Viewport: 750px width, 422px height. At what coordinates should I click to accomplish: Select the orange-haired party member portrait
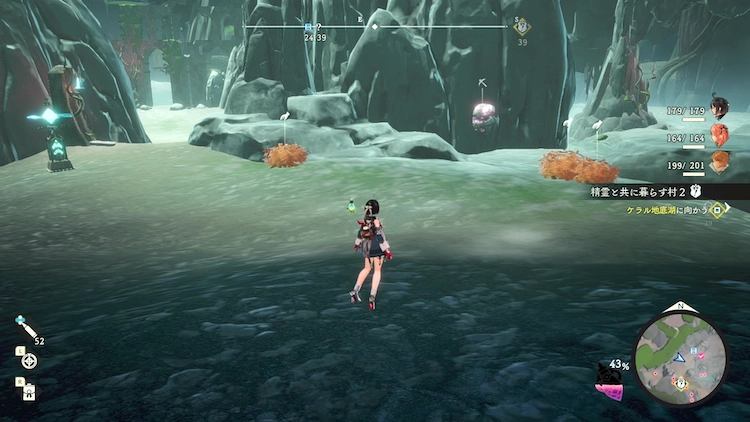click(x=718, y=162)
